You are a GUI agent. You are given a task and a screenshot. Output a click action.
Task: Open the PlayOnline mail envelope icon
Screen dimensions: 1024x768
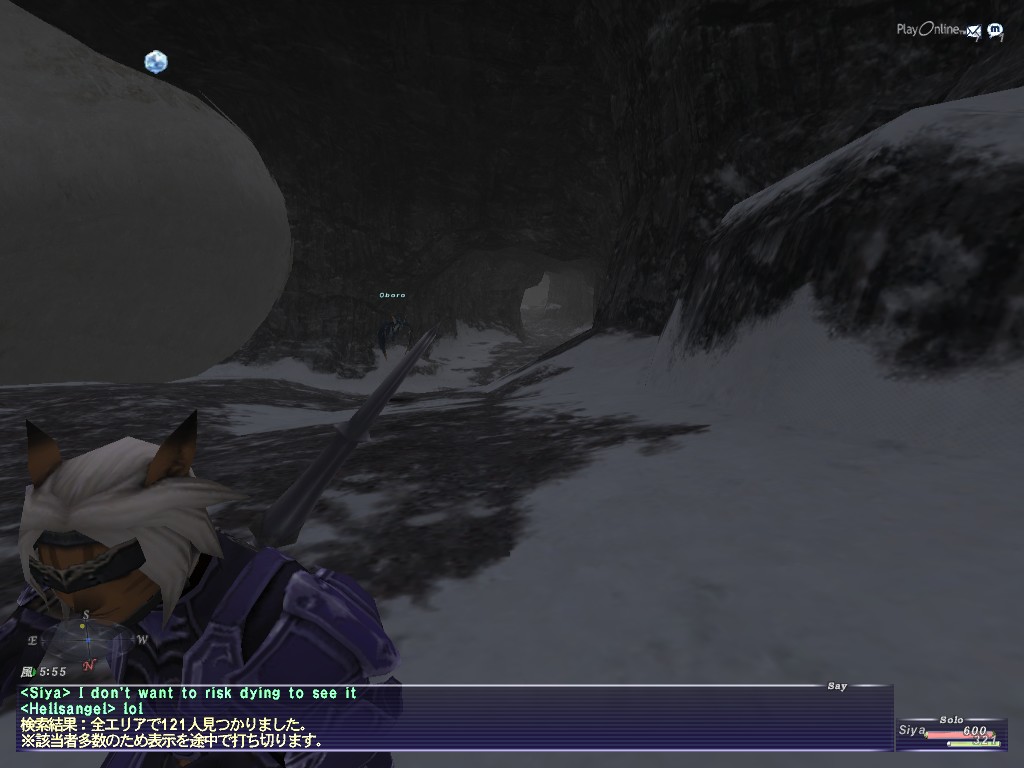[974, 32]
